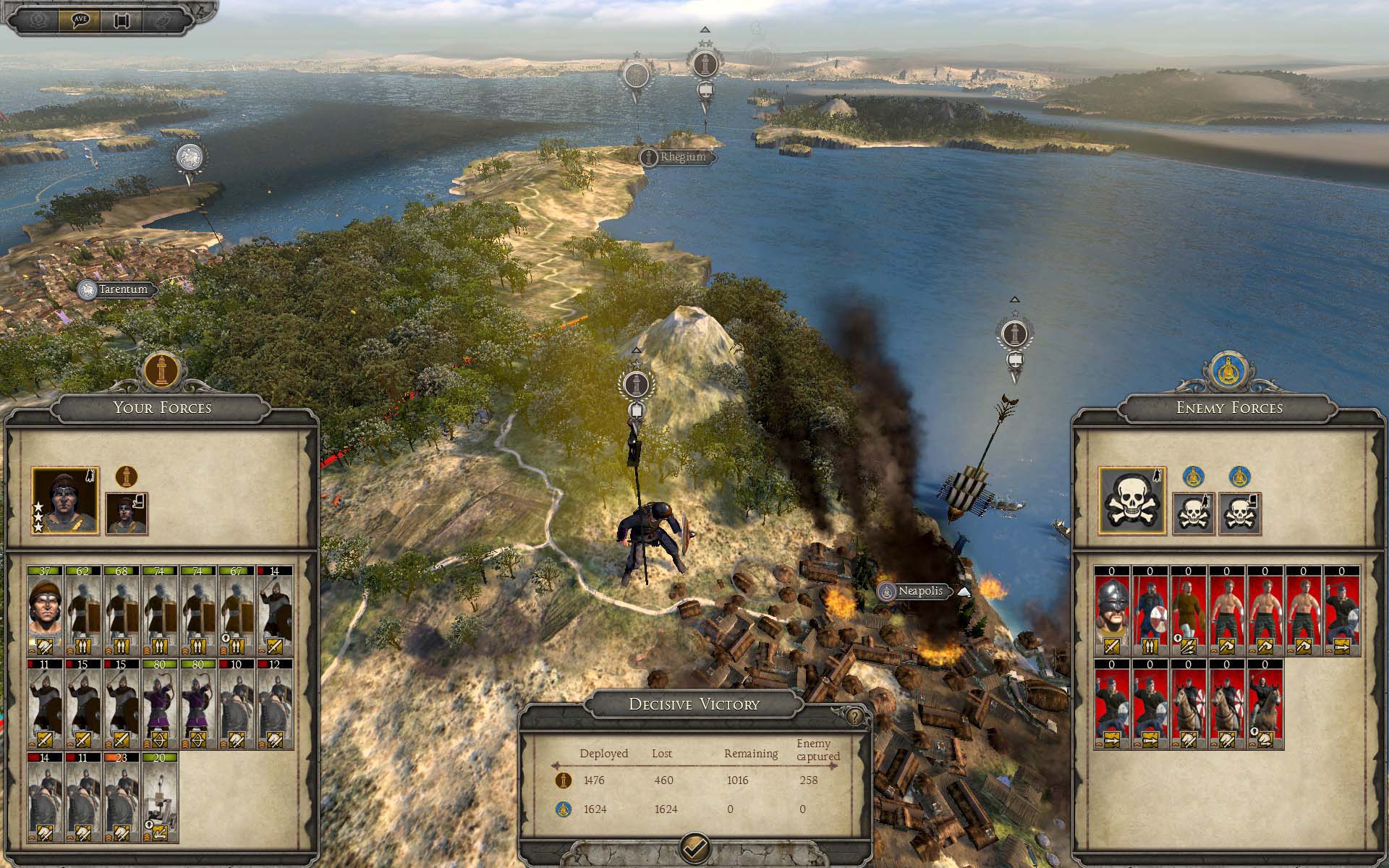1389x868 pixels.
Task: Select the siege engine unit card with 20 men
Action: [x=160, y=797]
